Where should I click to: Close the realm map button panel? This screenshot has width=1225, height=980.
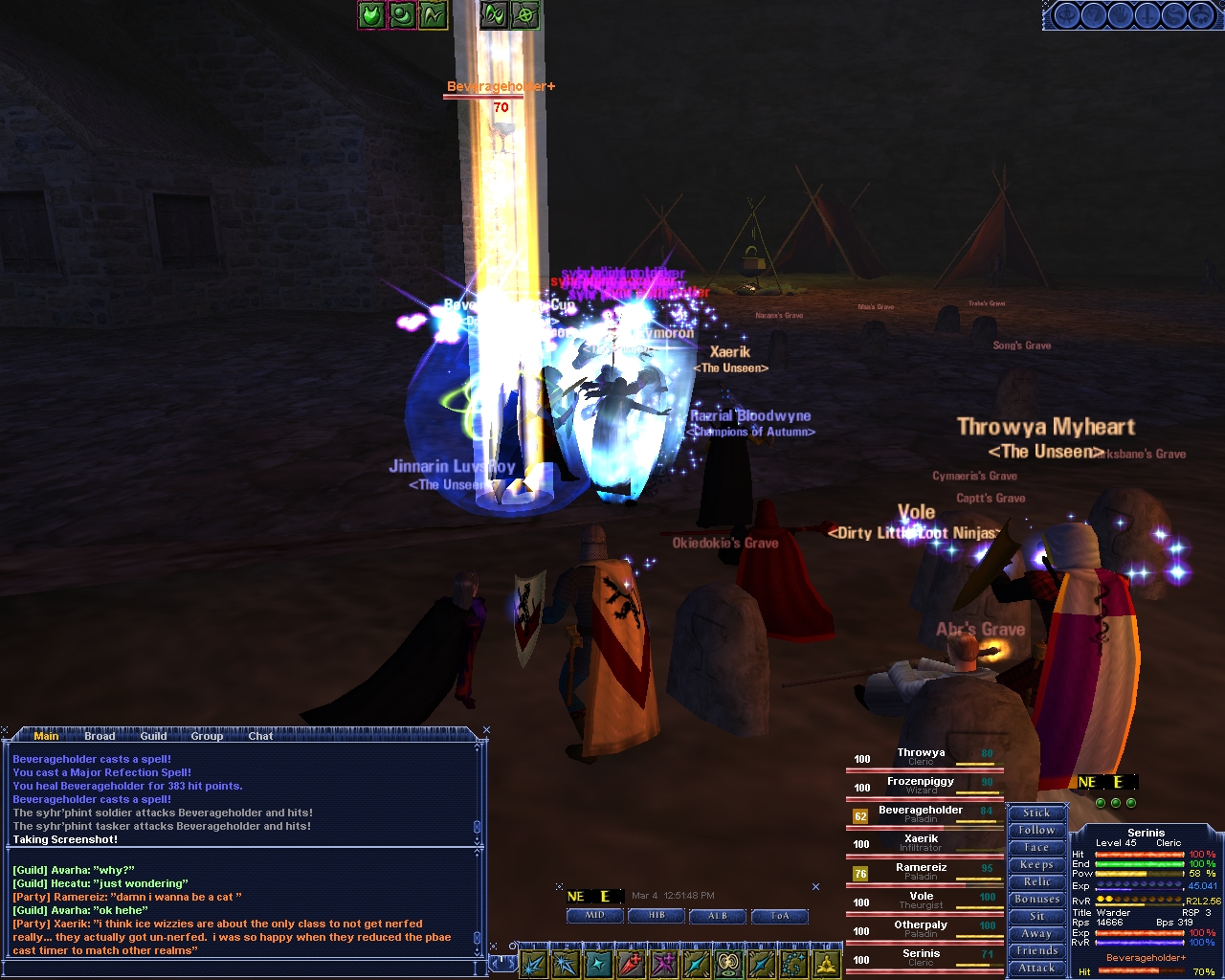coord(815,887)
